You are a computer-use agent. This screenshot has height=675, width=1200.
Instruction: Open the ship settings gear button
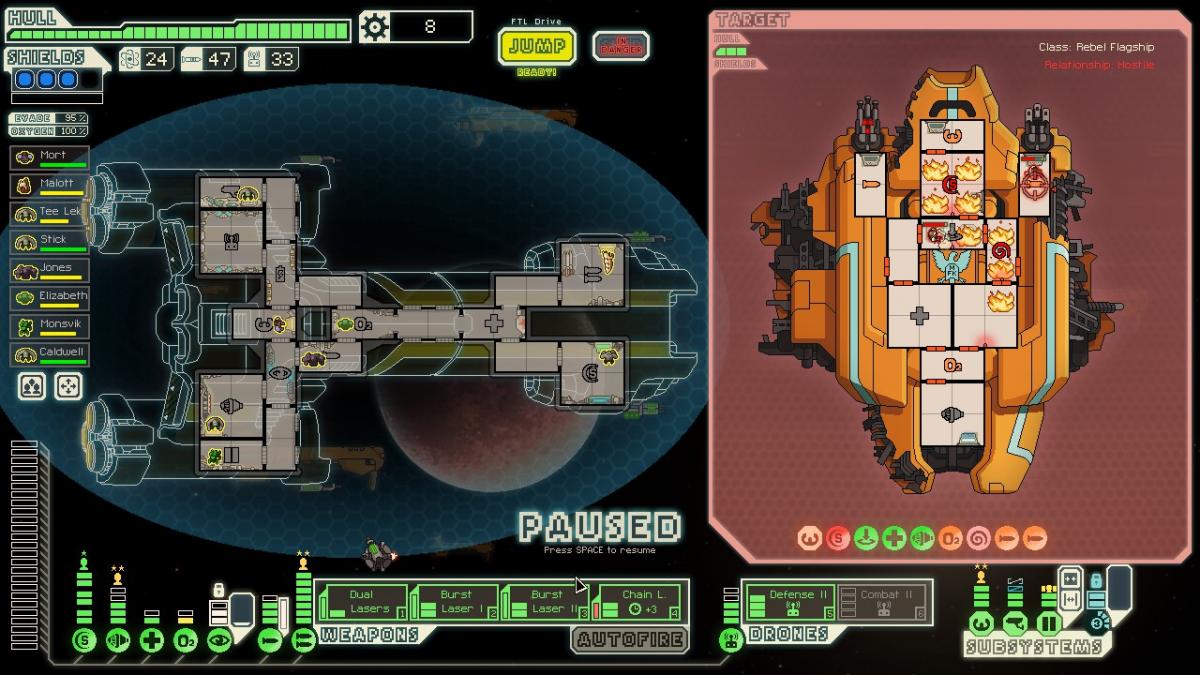pos(375,27)
